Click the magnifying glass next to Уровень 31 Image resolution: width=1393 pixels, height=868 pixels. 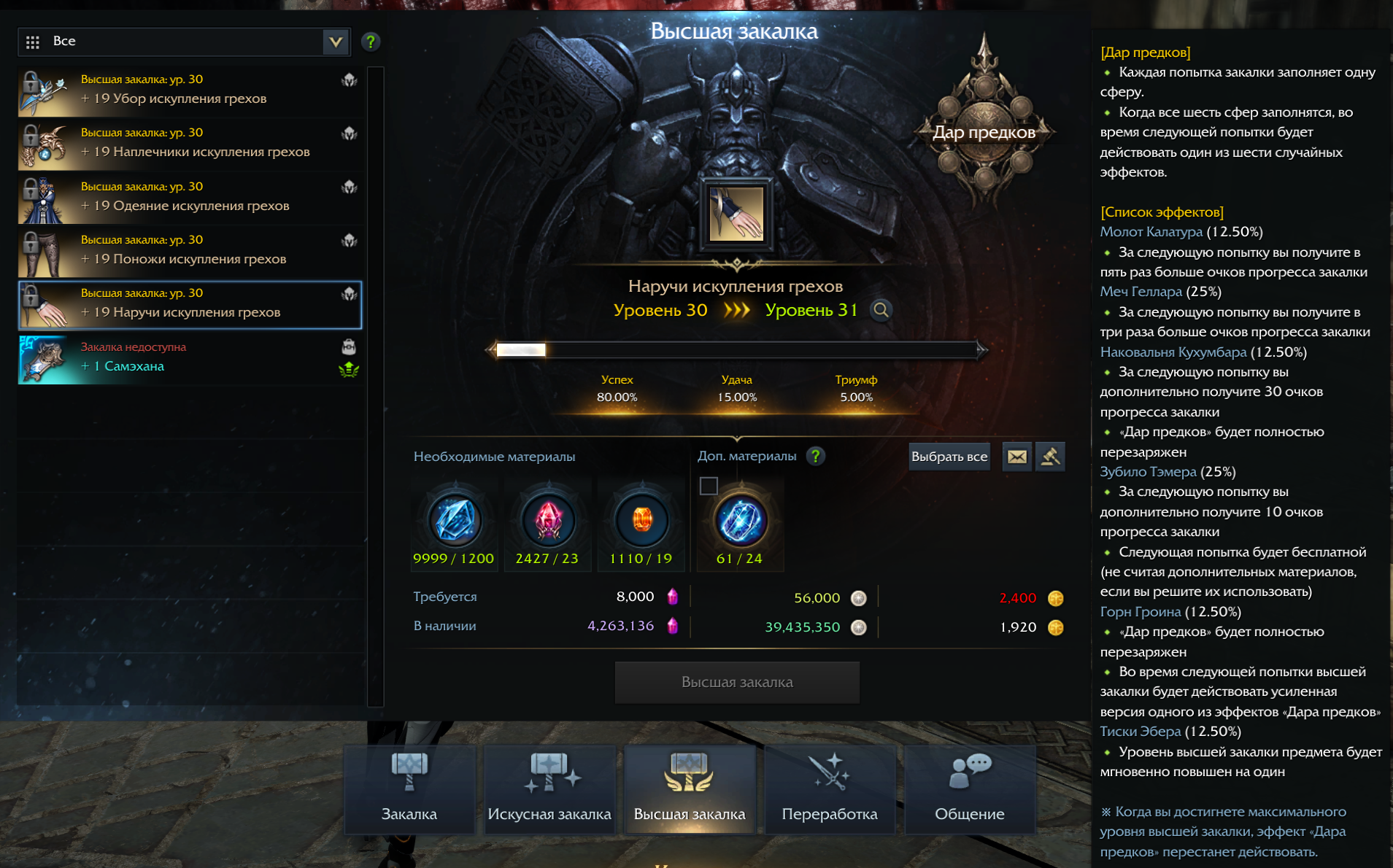[881, 310]
